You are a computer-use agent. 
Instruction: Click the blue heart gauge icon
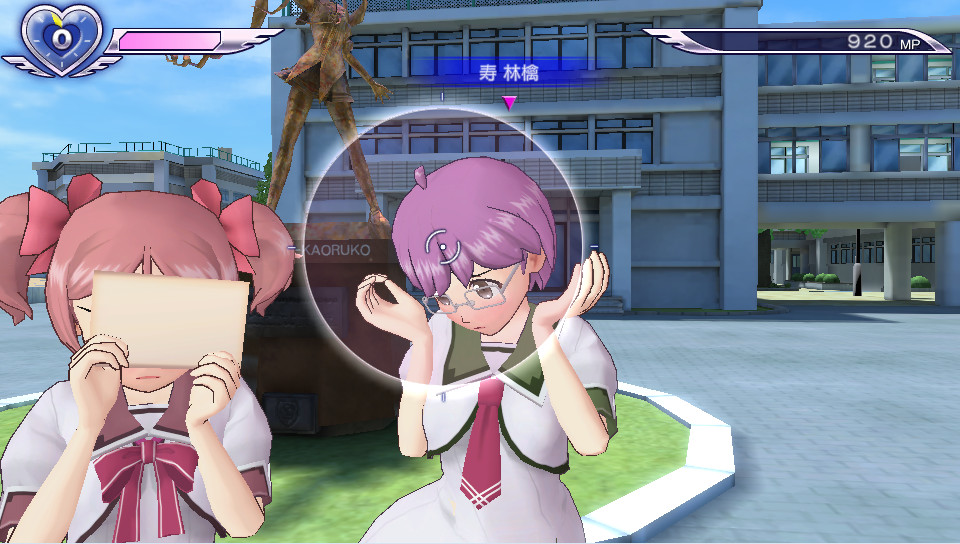(62, 39)
